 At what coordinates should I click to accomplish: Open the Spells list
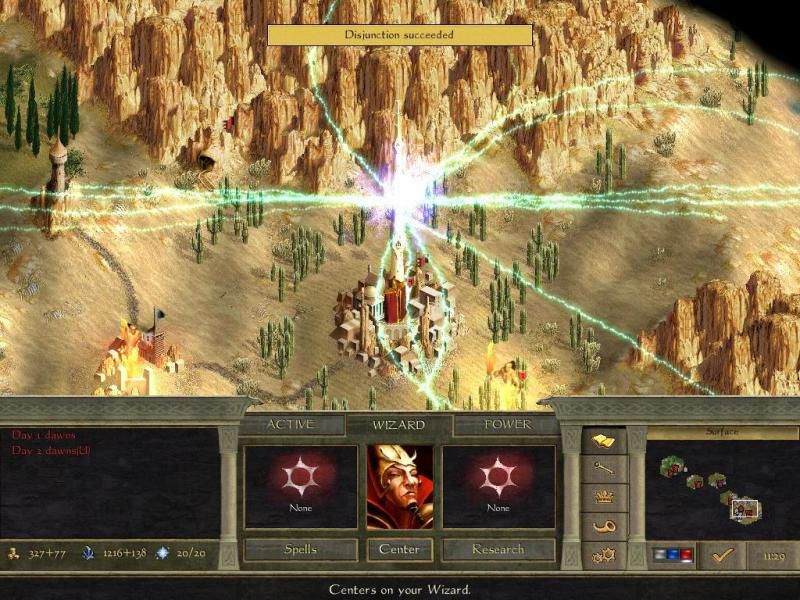(x=300, y=550)
